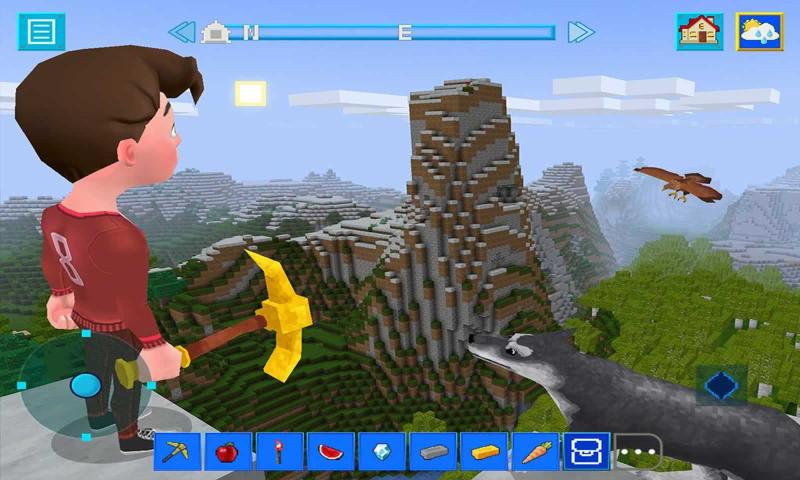Screen dimensions: 800x480
Task: Click the compass right double-arrow
Action: pyautogui.click(x=581, y=32)
